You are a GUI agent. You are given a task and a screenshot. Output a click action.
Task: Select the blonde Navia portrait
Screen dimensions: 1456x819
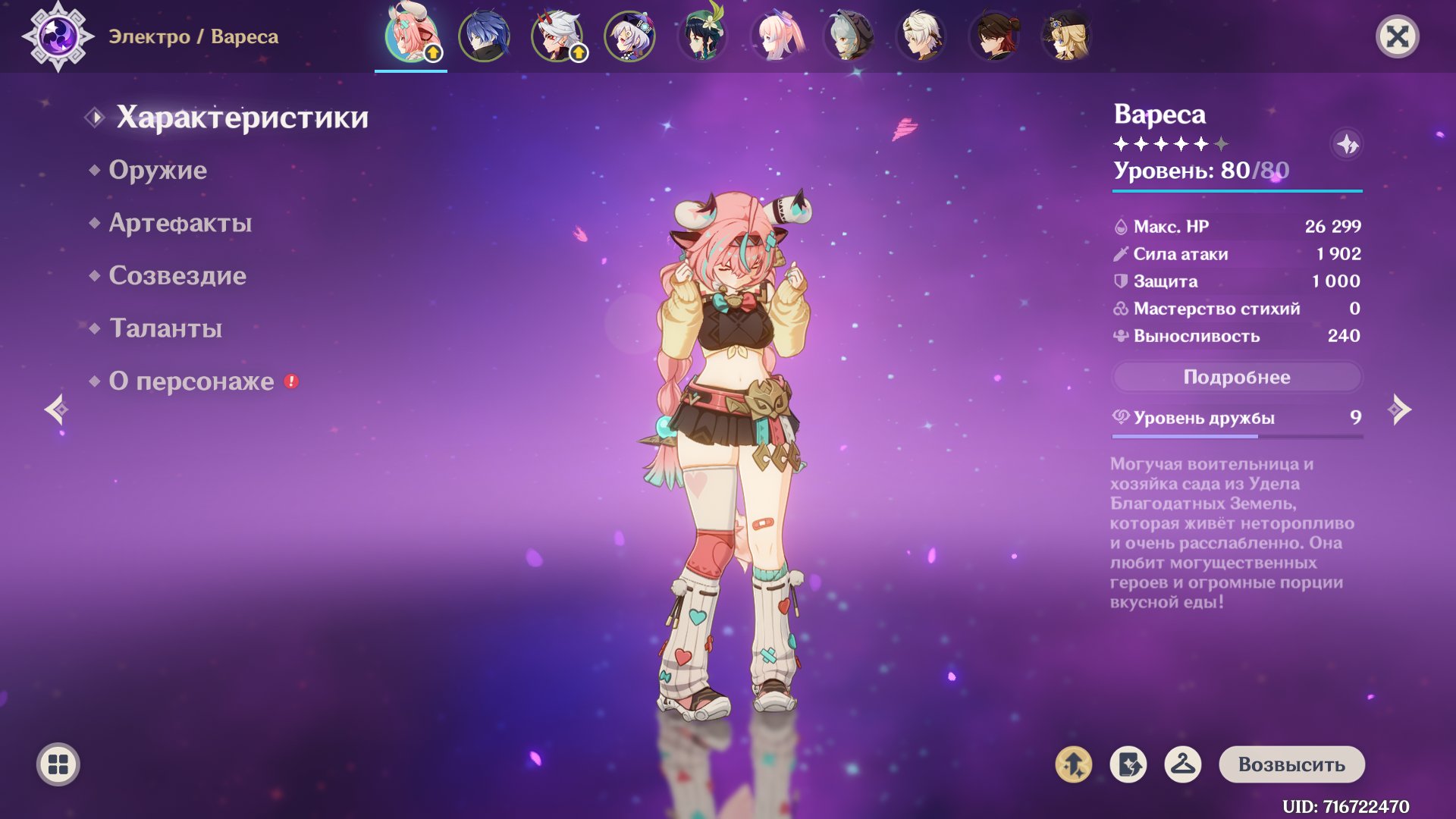(1067, 36)
